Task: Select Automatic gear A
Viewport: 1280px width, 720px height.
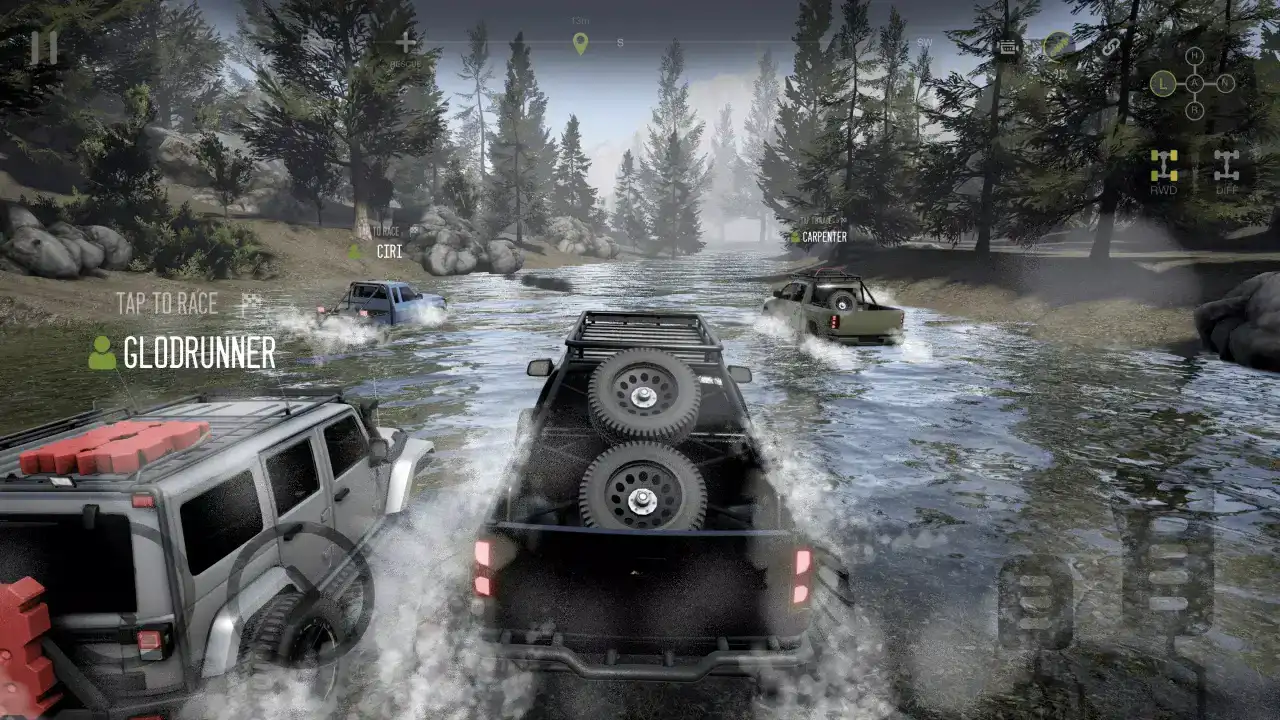Action: (x=1195, y=82)
